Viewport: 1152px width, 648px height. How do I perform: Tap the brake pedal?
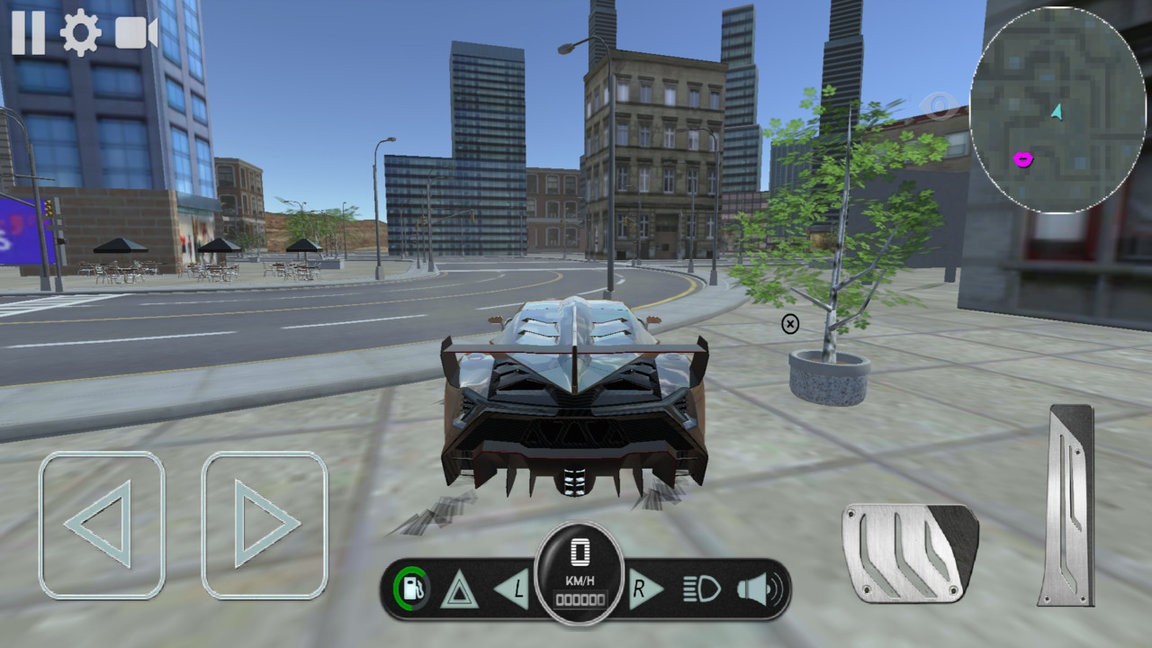point(909,553)
